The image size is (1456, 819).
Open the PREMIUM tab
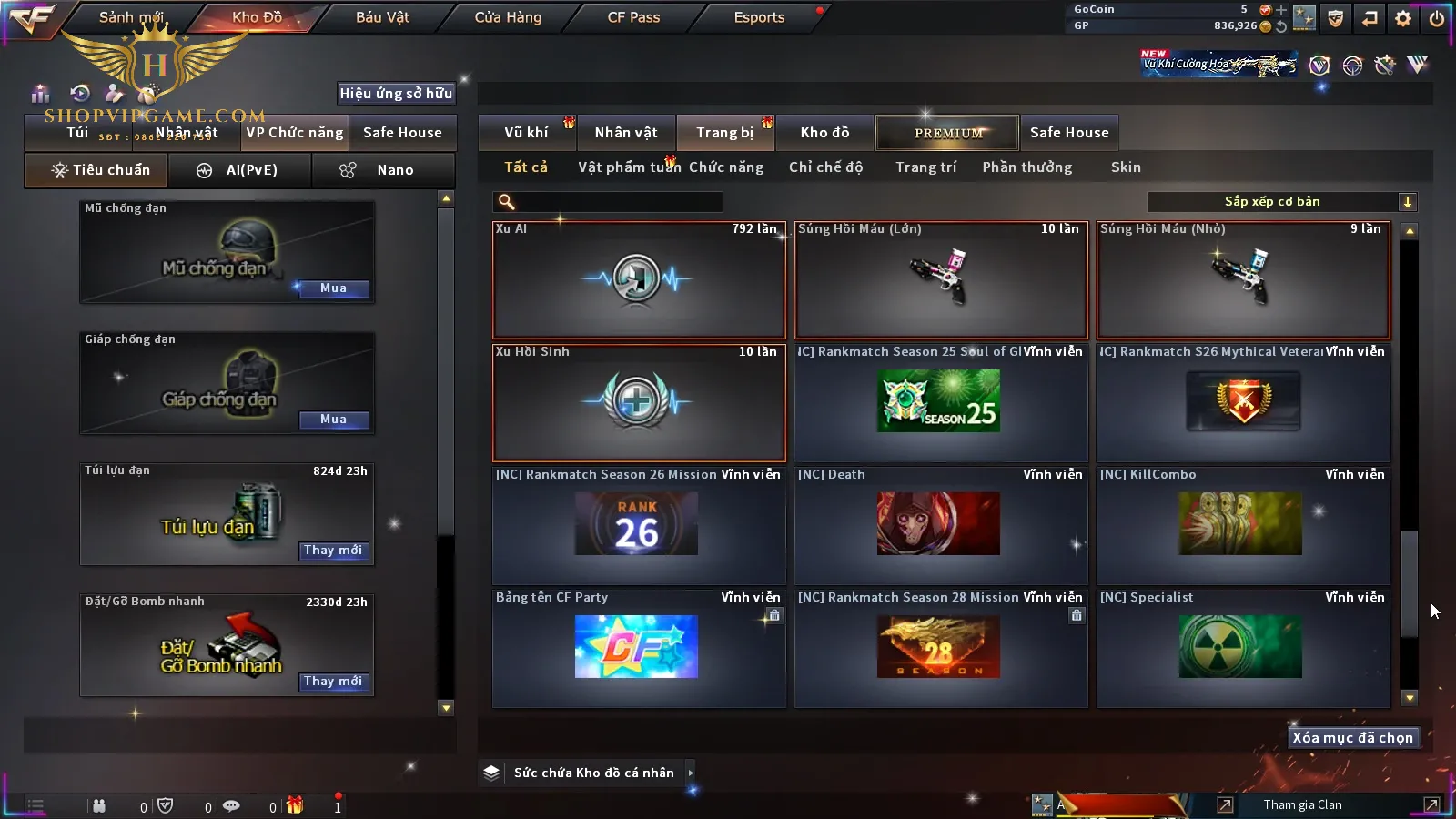(x=947, y=133)
